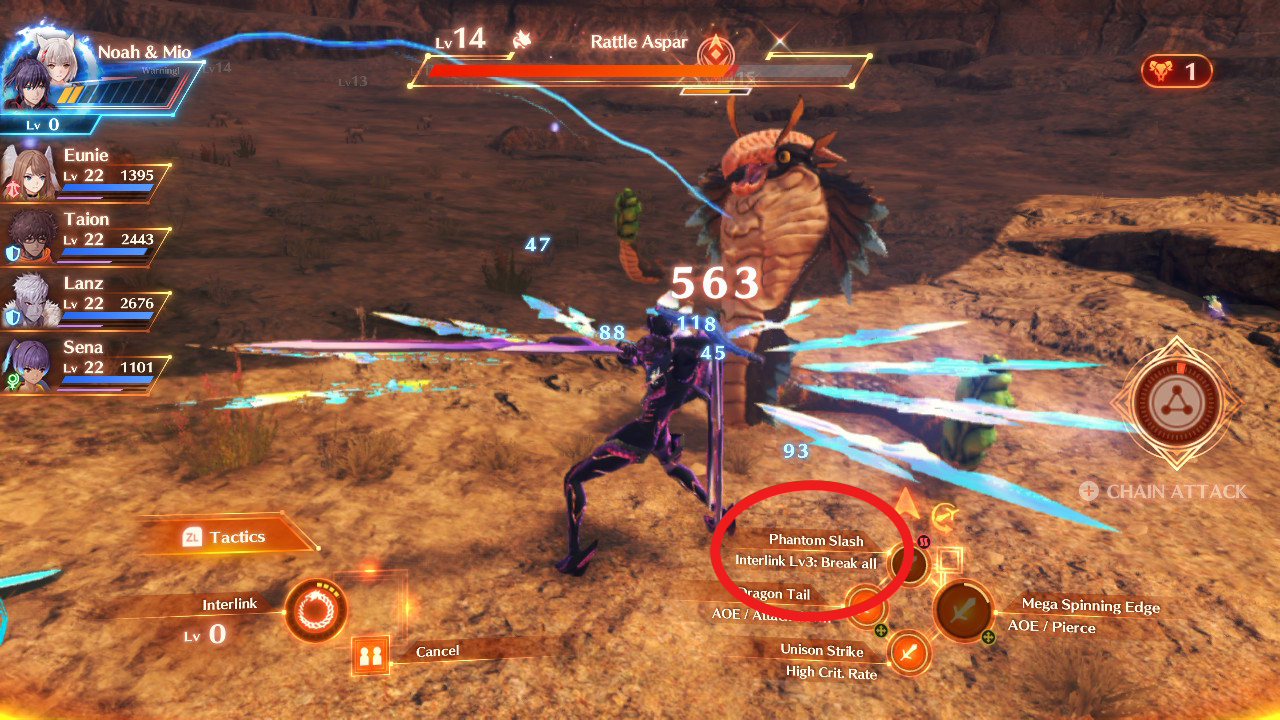Toggle the green plus upgrade marker on Mega Spinning Edge
This screenshot has width=1280, height=720.
coord(989,636)
